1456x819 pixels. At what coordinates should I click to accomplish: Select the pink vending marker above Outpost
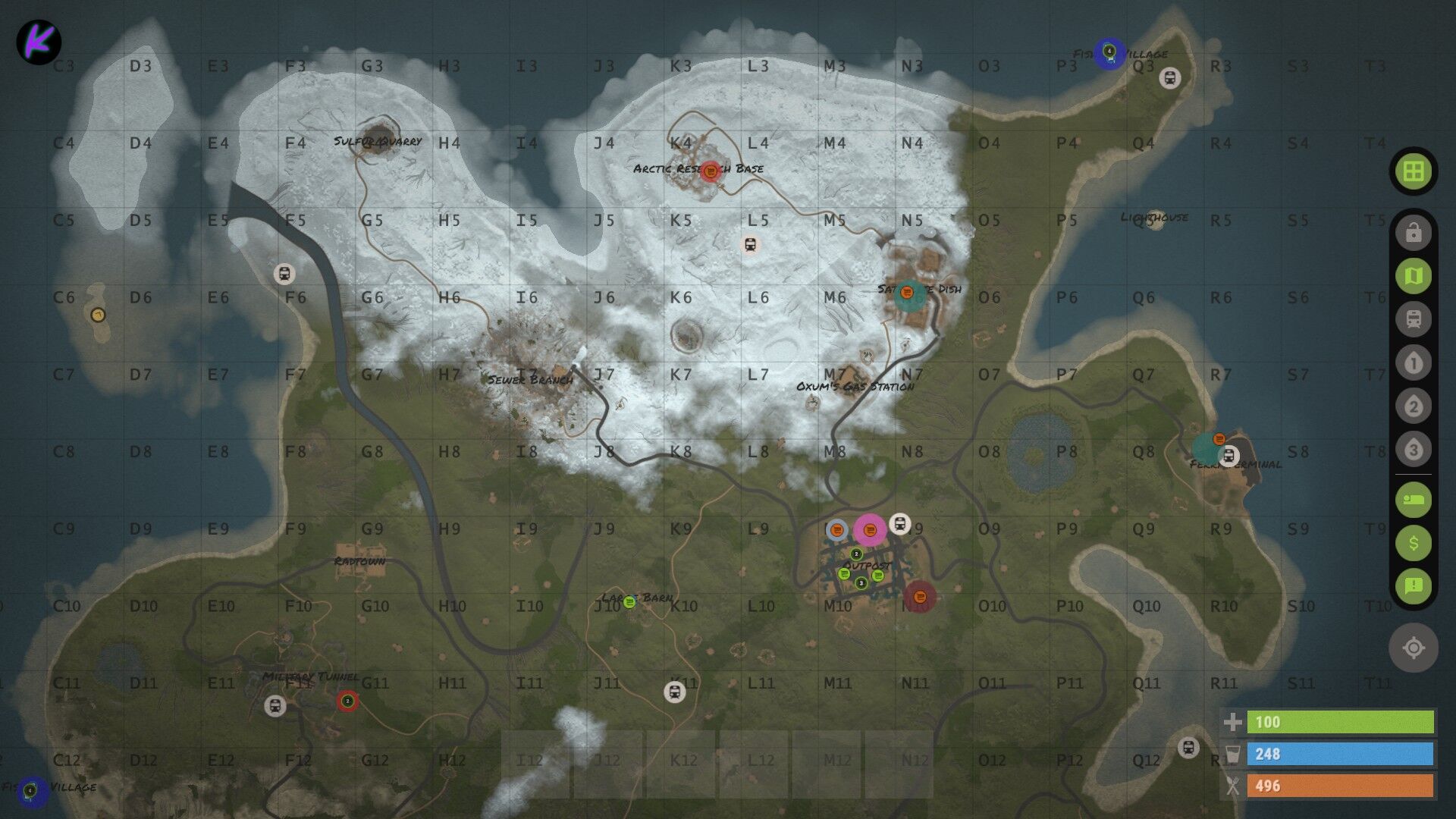tap(870, 530)
